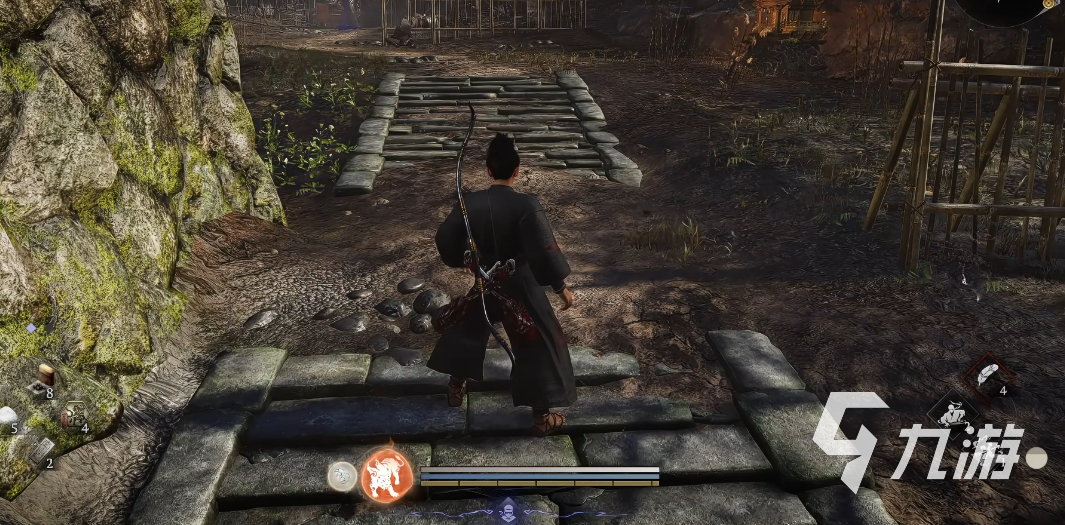1065x525 pixels.
Task: Activate the seated ninja skill icon
Action: coord(951,415)
